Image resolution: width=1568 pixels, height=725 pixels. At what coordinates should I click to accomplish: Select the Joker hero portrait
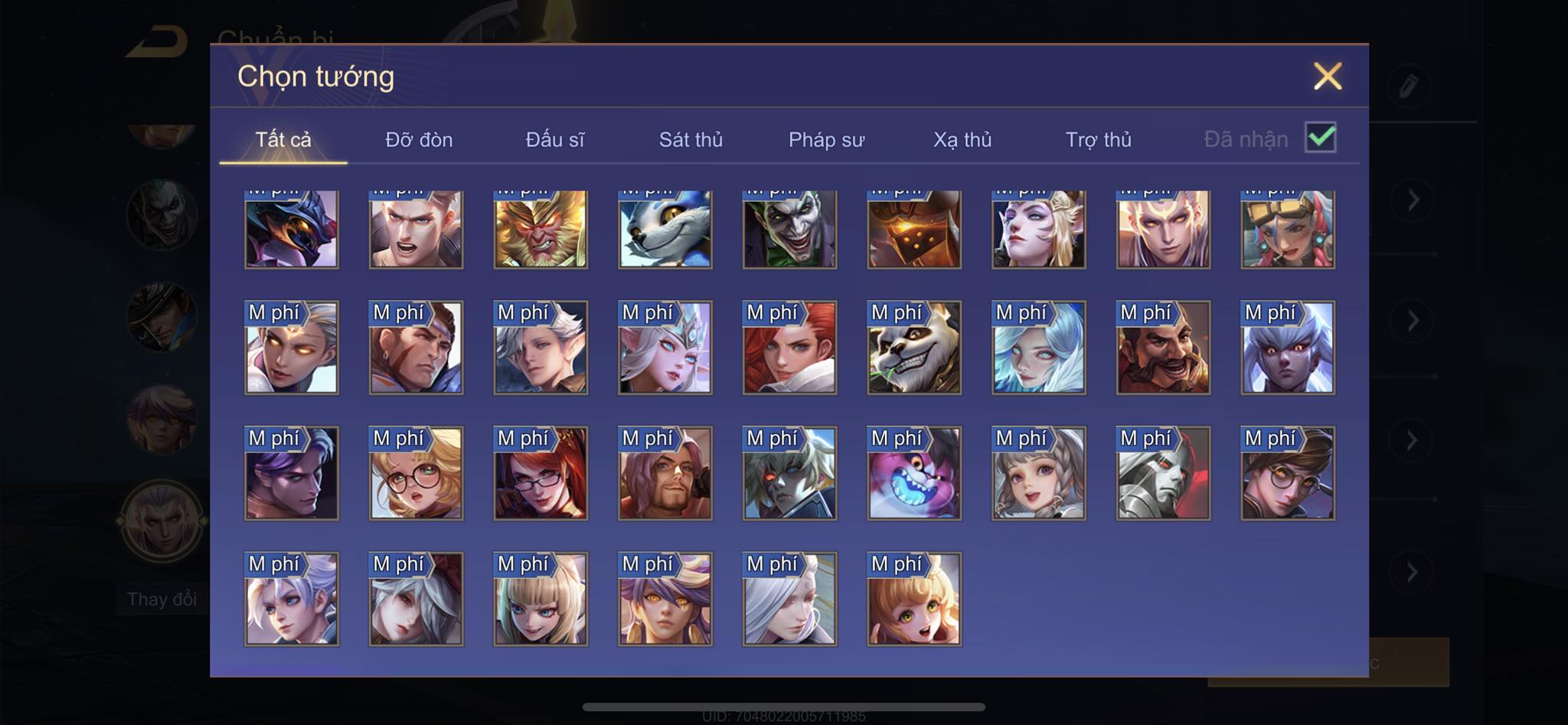click(789, 229)
